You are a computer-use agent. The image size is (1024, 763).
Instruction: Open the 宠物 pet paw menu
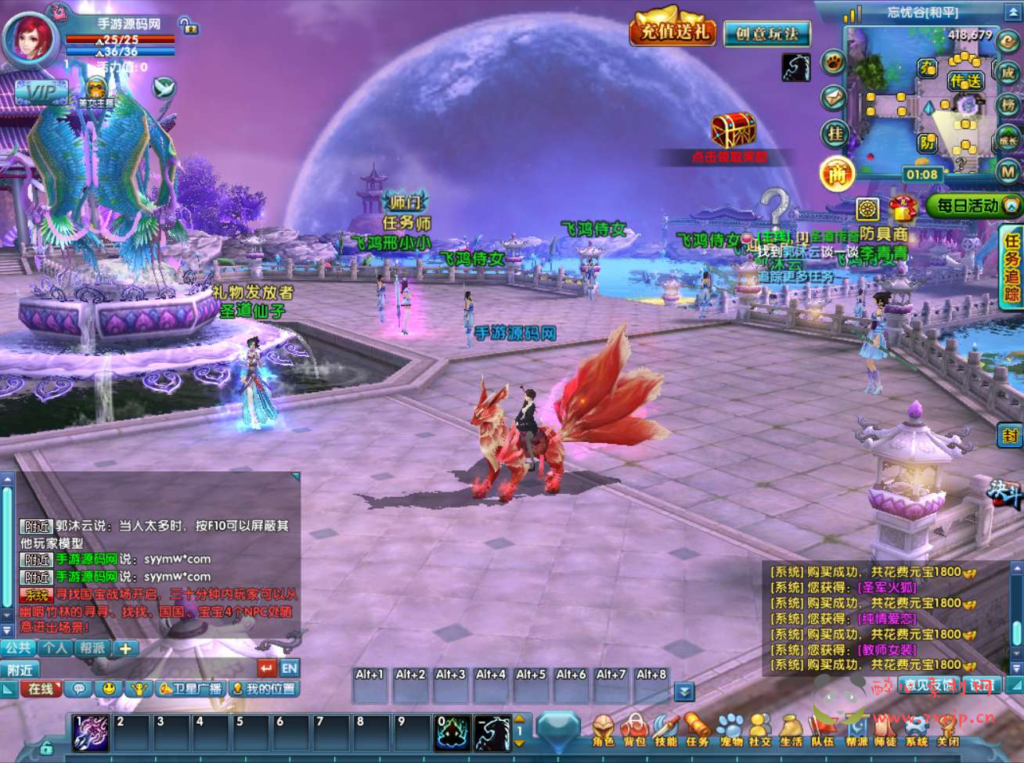coord(729,731)
